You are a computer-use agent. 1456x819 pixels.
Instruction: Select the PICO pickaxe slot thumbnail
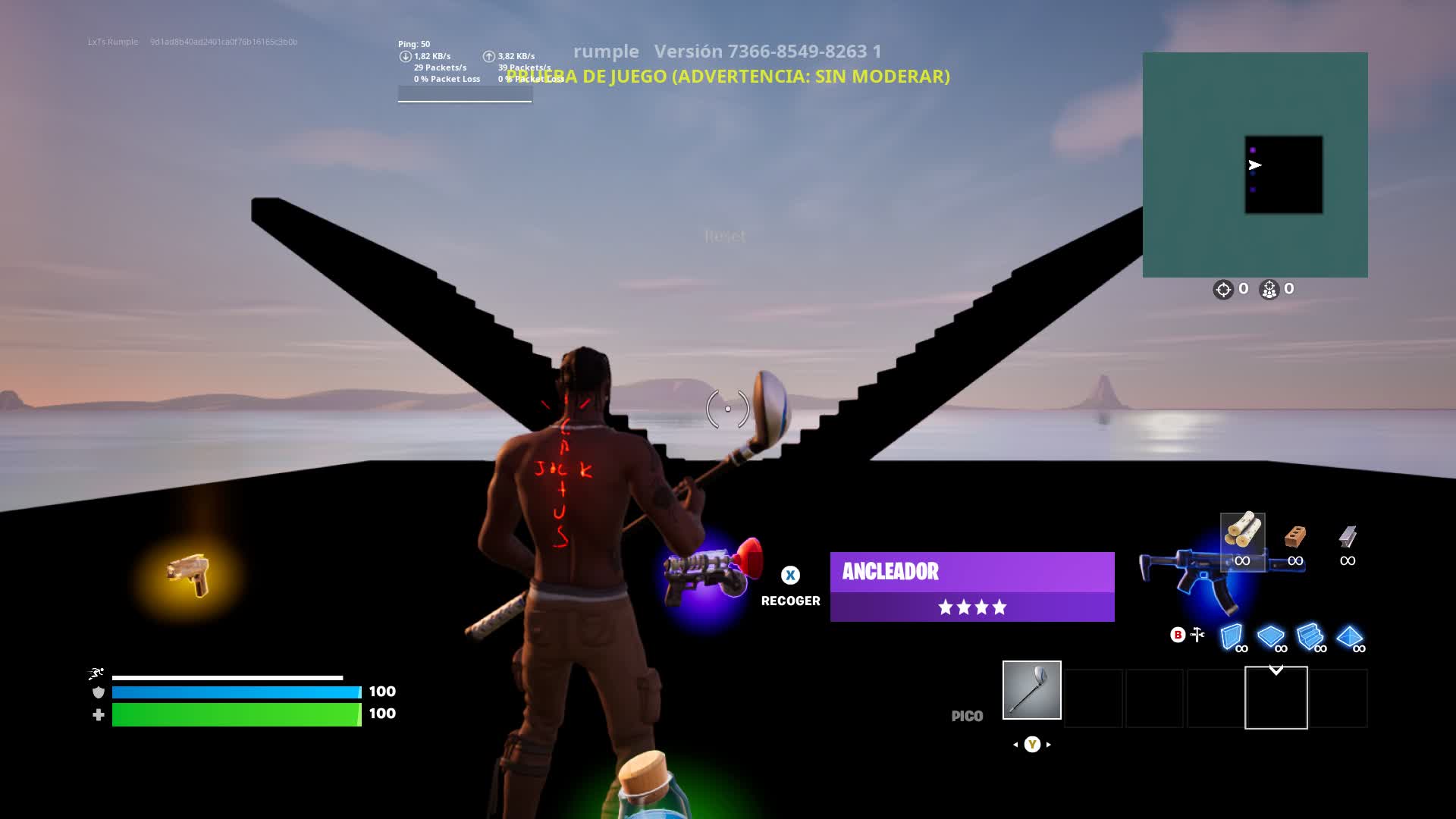tap(1031, 690)
